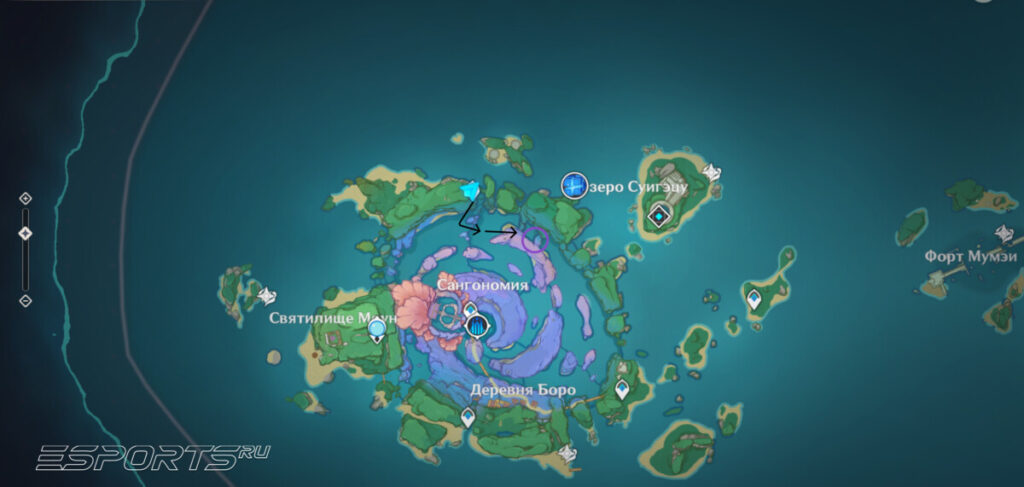Screen dimensions: 1024x487
Task: Click the map zoom-out minus button
Action: 26,300
